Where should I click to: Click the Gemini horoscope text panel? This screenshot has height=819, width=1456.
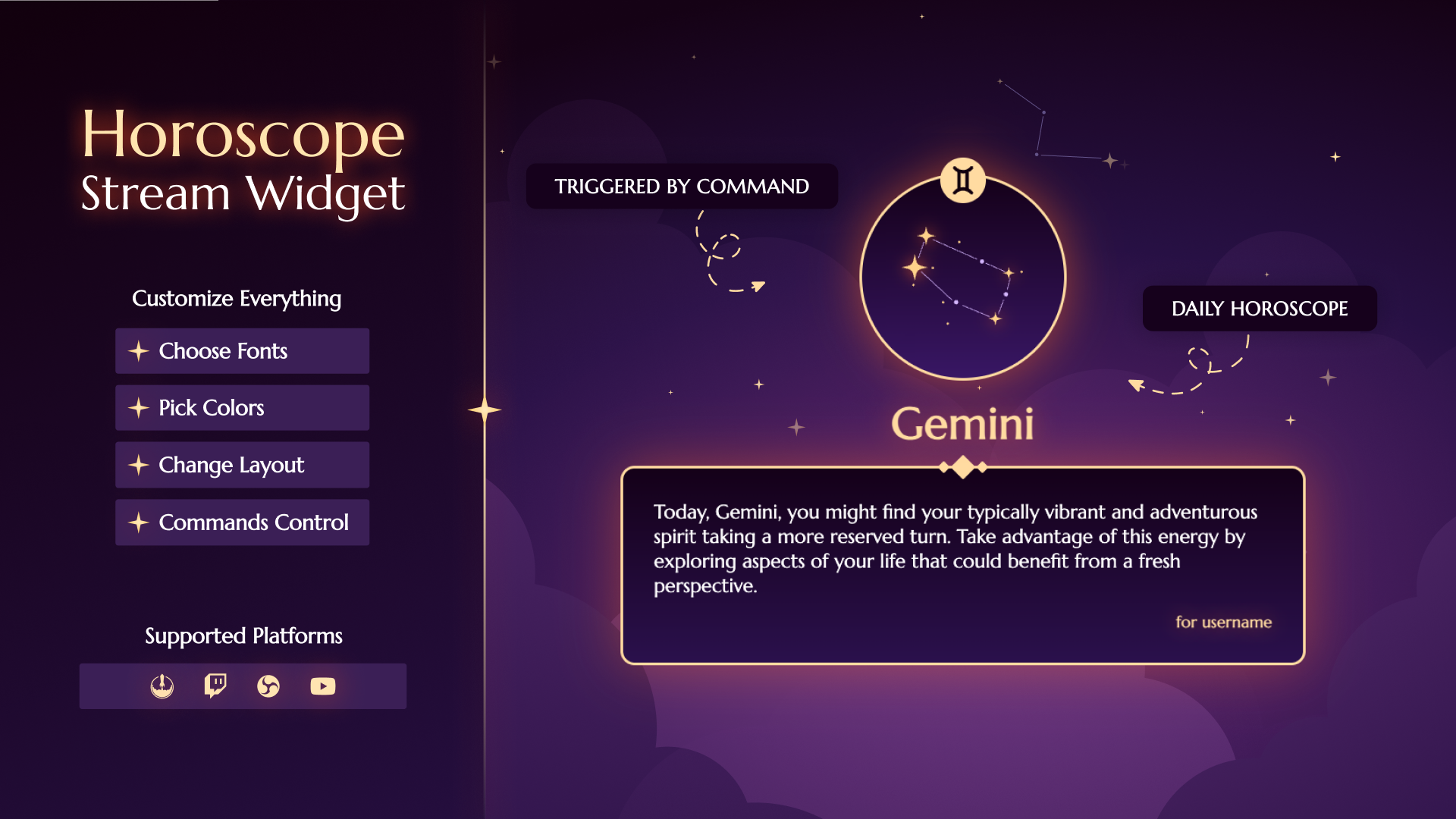point(962,566)
